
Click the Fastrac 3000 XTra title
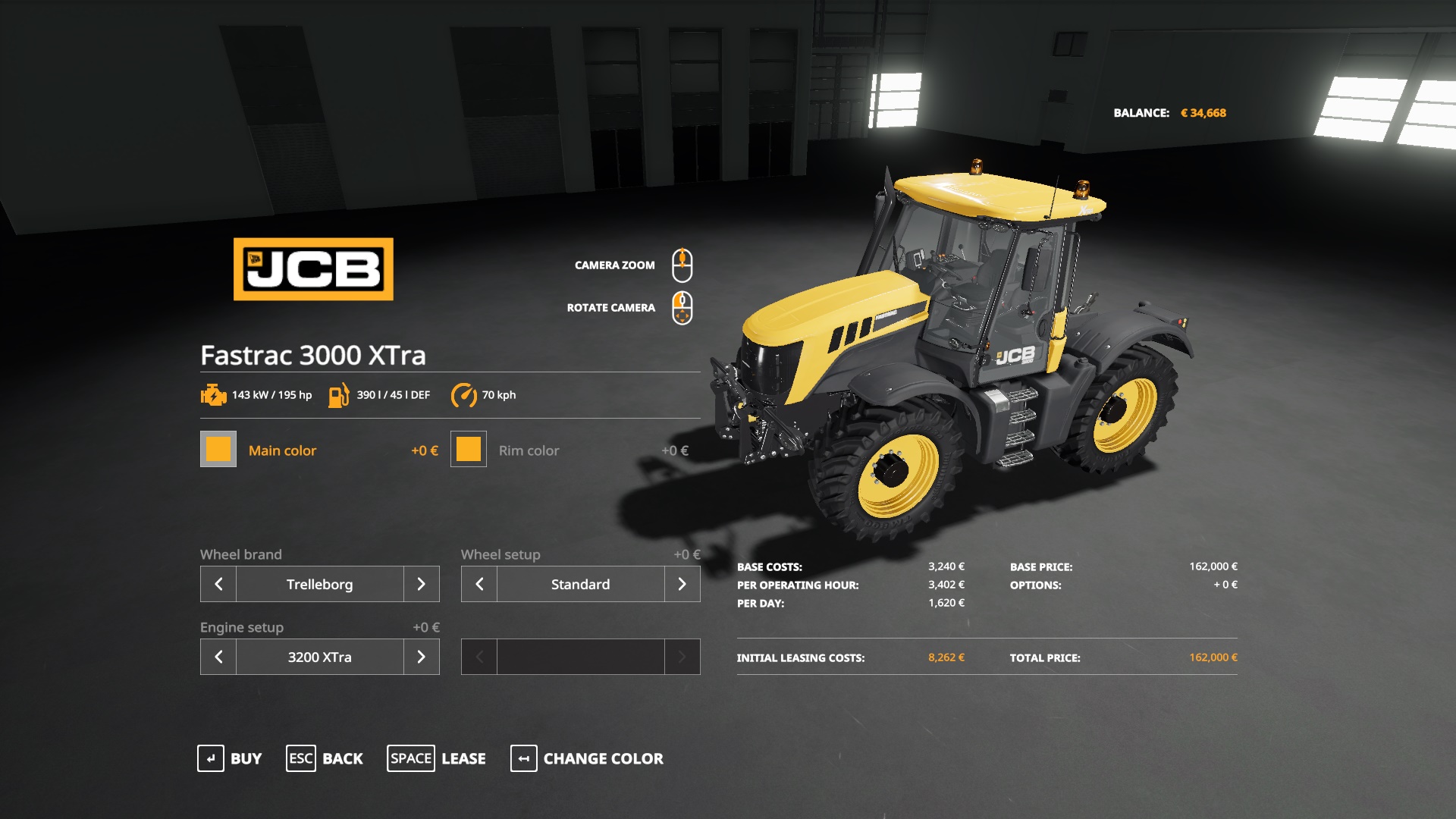click(x=312, y=353)
